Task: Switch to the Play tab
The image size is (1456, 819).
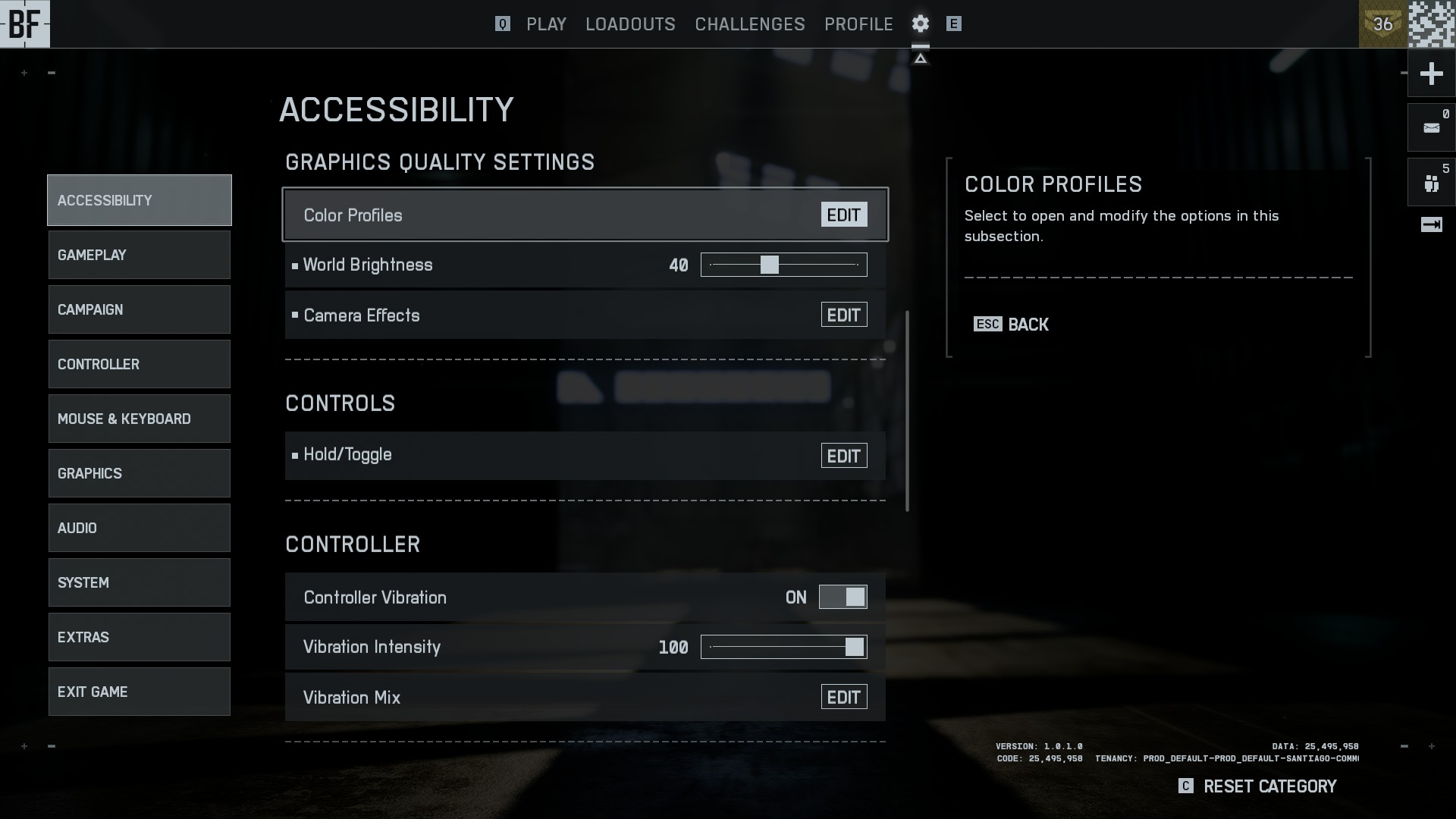Action: pos(546,24)
